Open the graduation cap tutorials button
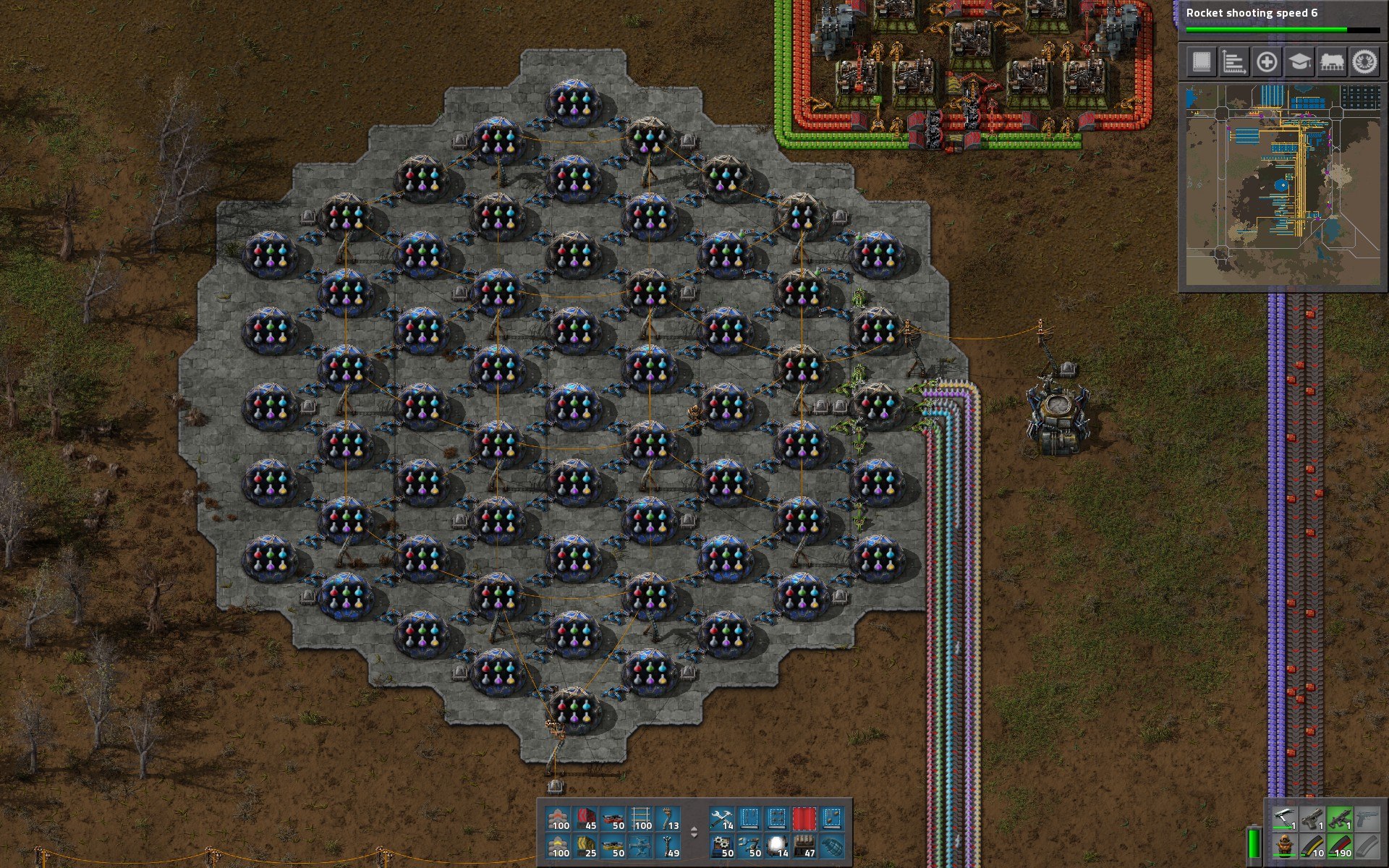The width and height of the screenshot is (1389, 868). [1299, 62]
